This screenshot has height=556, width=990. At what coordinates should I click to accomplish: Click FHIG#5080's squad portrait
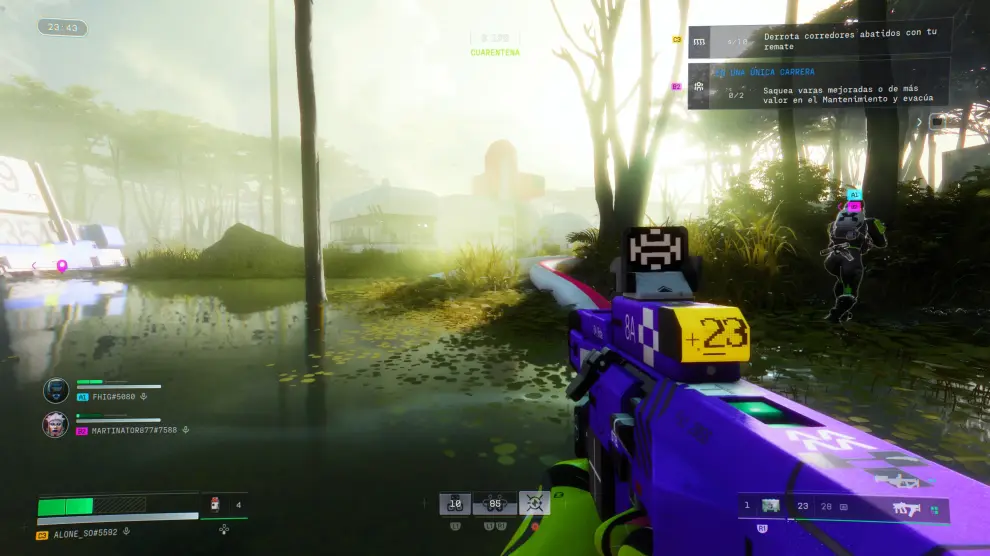click(x=56, y=390)
